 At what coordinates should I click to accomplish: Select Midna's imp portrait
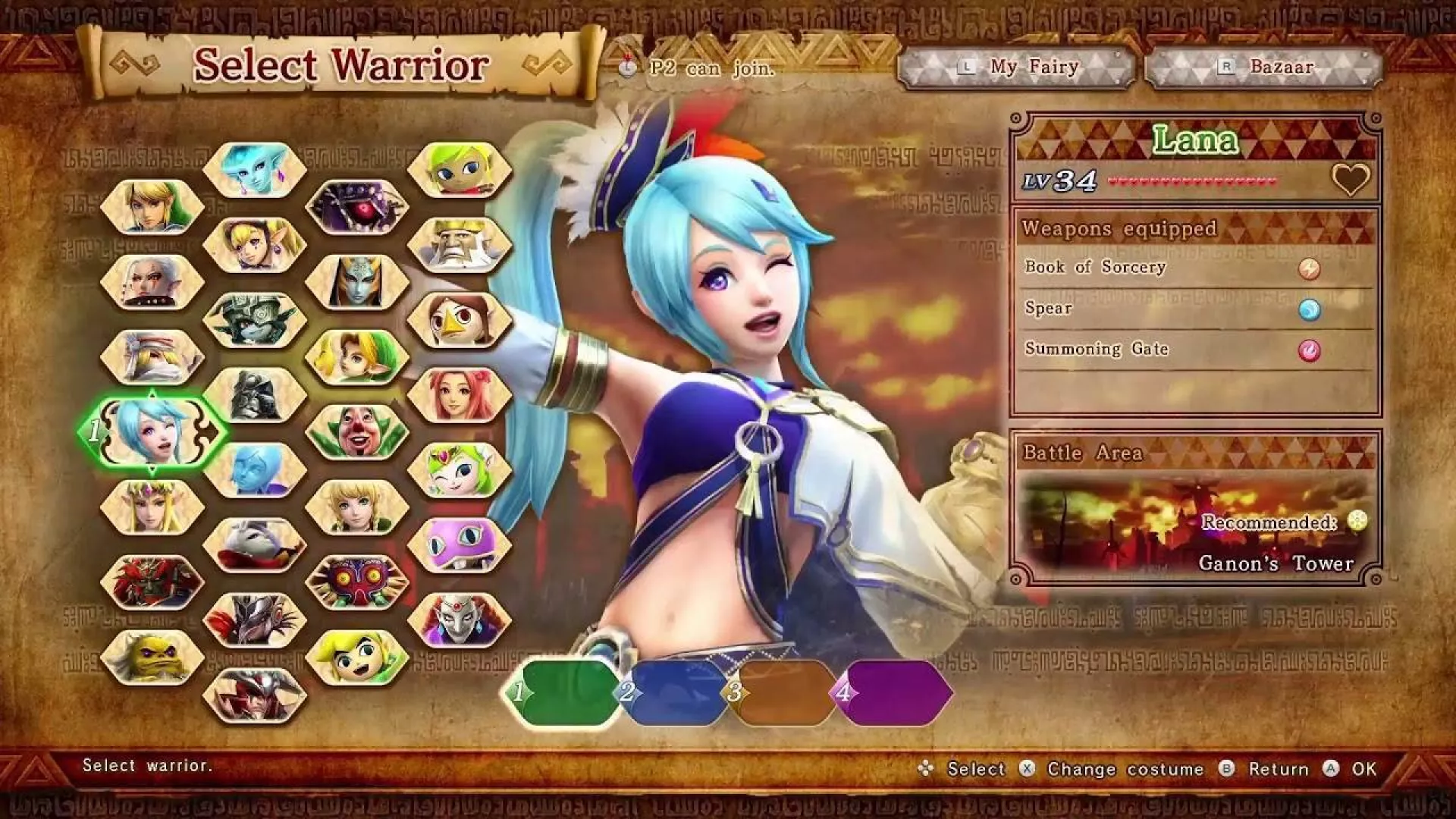pyautogui.click(x=255, y=319)
